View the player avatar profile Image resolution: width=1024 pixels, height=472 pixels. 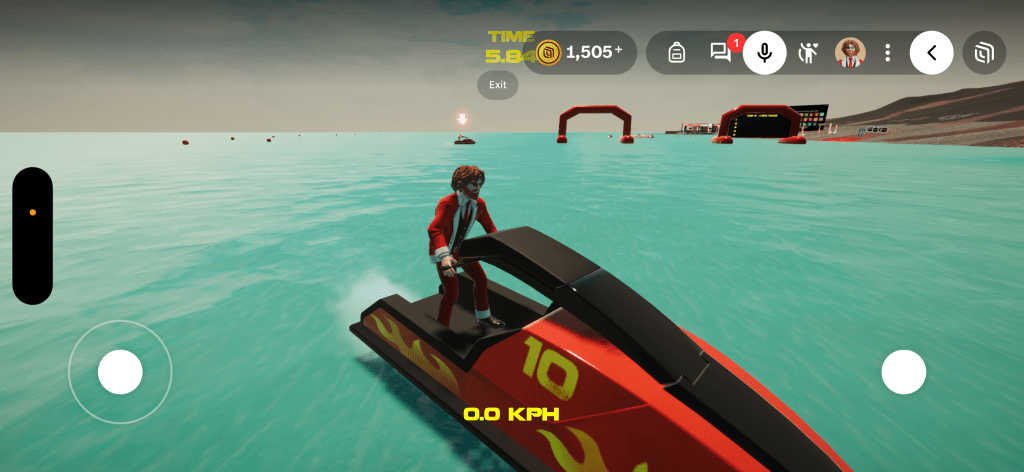coord(850,53)
